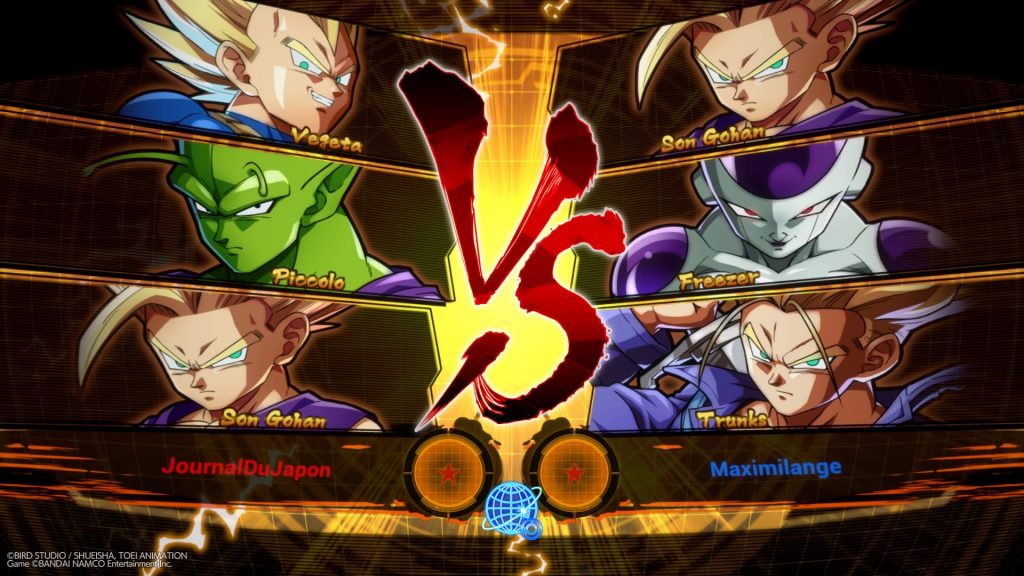The width and height of the screenshot is (1024, 576).
Task: Click the dragon ball beside Maximilange
Action: (572, 471)
